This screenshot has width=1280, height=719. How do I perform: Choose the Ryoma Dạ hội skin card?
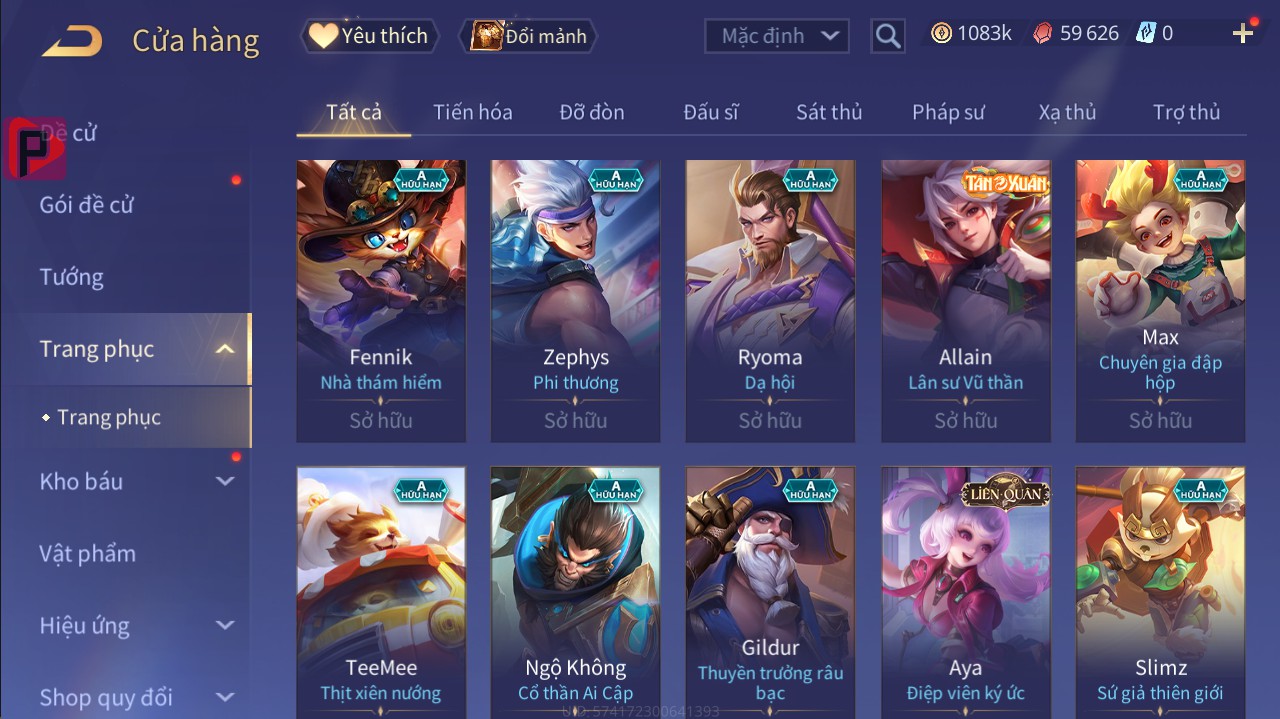pyautogui.click(x=770, y=300)
